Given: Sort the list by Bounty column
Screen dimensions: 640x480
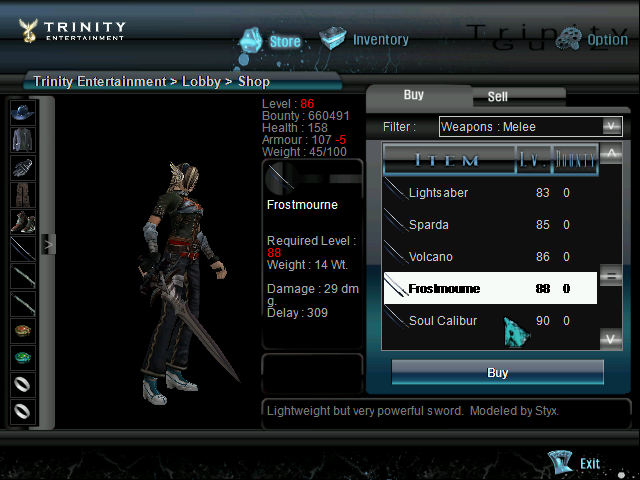Looking at the screenshot, I should [x=575, y=159].
